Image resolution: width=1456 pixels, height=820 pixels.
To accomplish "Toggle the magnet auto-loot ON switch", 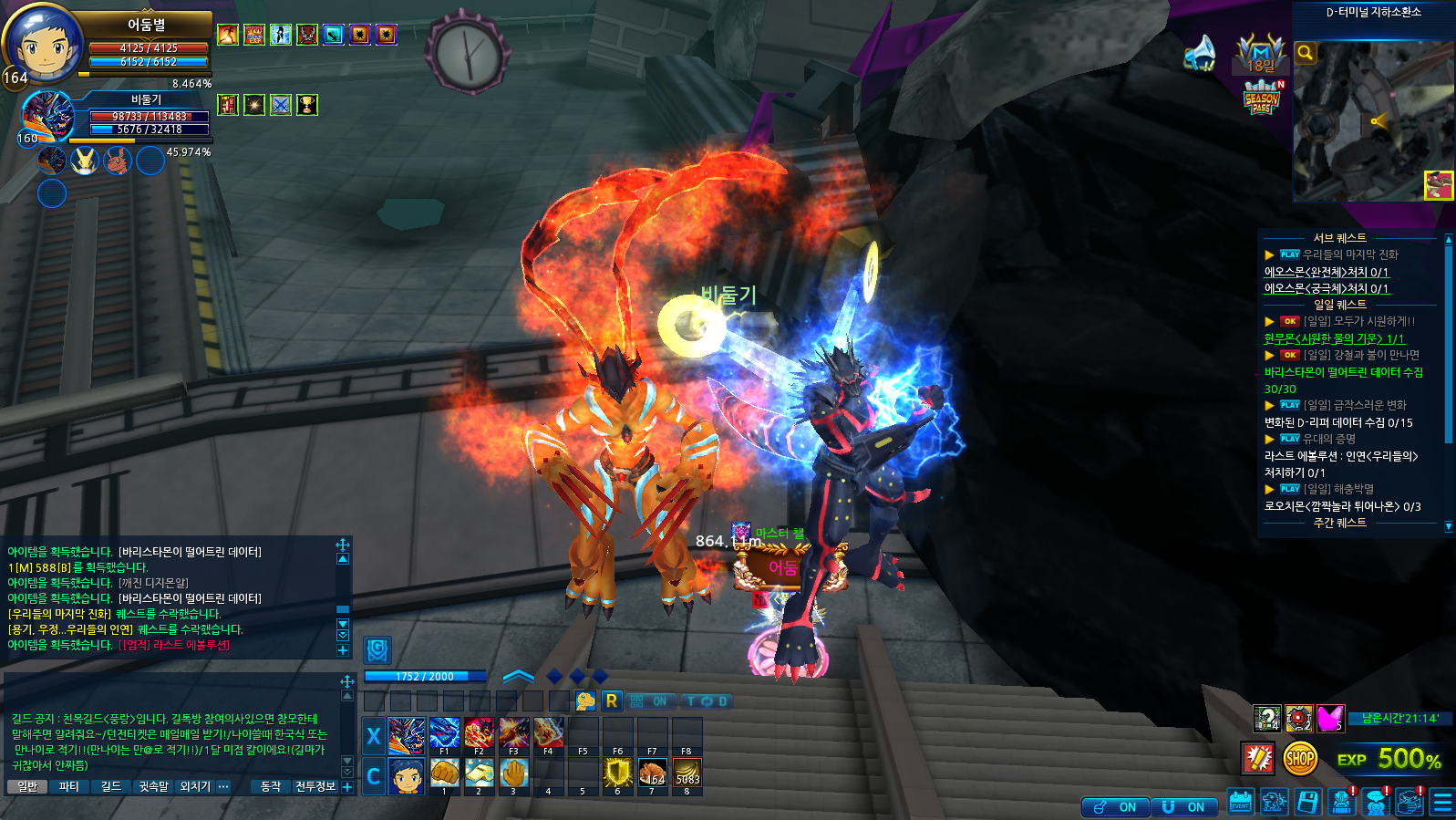I will (x=1184, y=807).
